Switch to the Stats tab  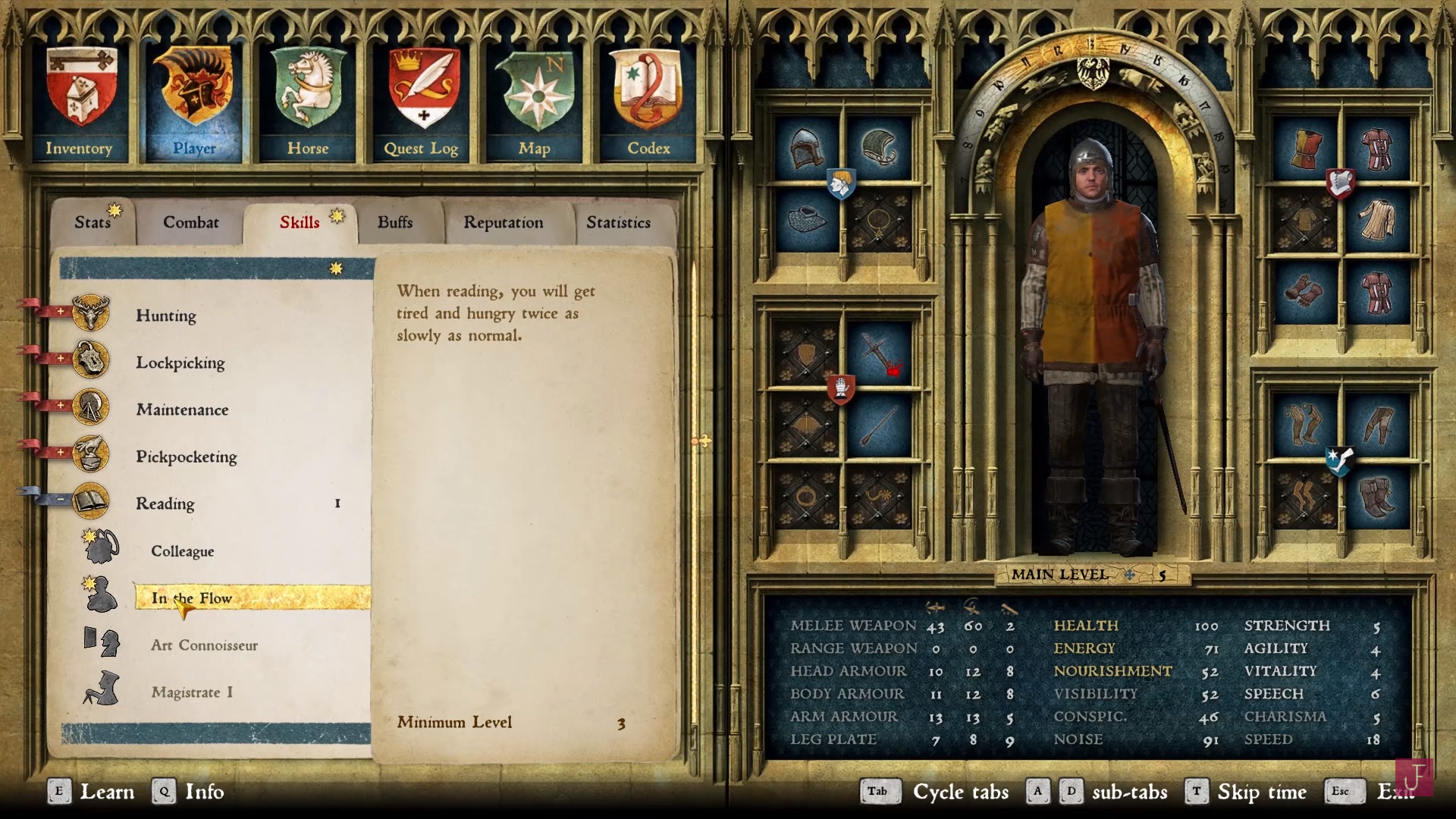(x=93, y=222)
